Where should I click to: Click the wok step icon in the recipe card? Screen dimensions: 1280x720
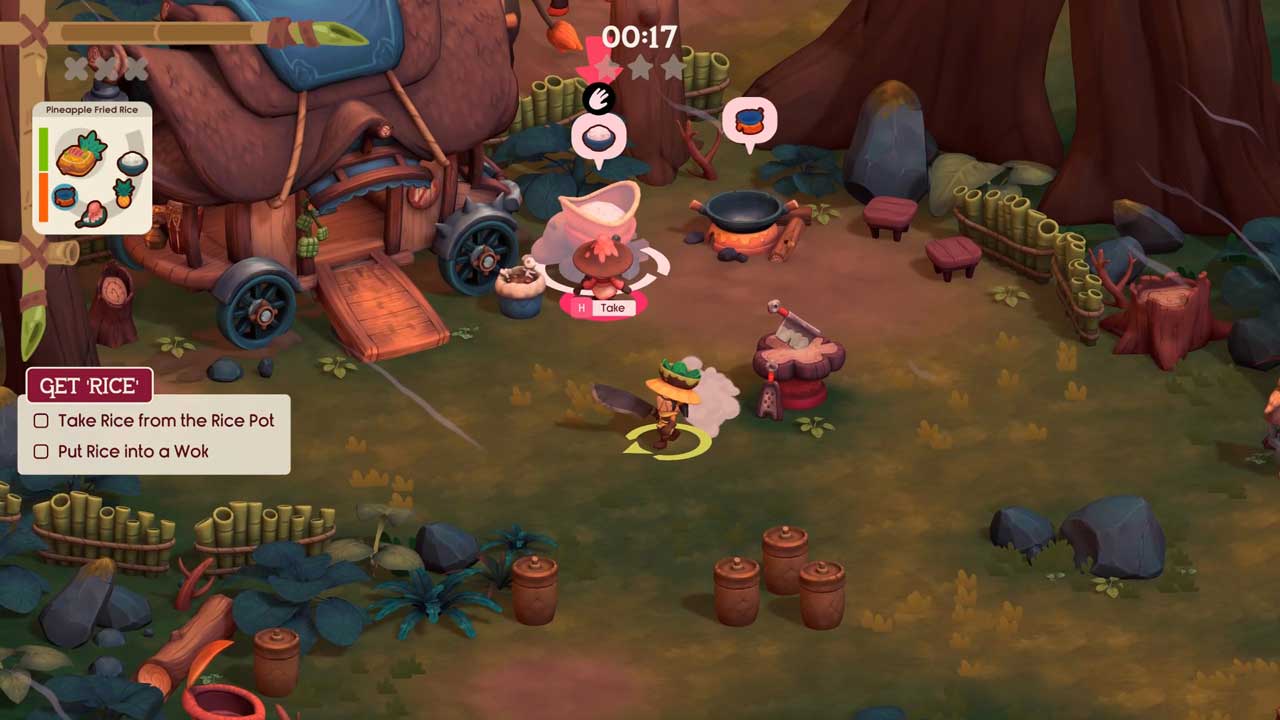tap(65, 195)
